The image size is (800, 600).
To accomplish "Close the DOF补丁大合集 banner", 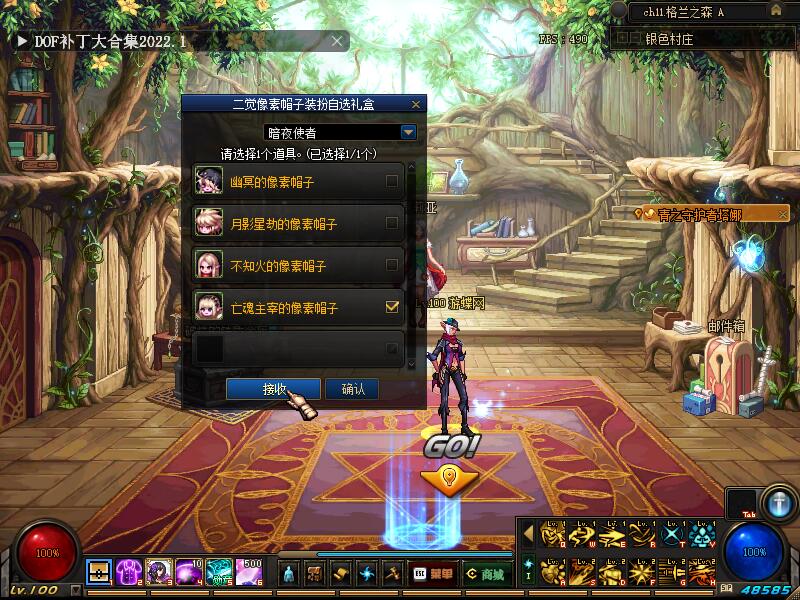I will 338,41.
